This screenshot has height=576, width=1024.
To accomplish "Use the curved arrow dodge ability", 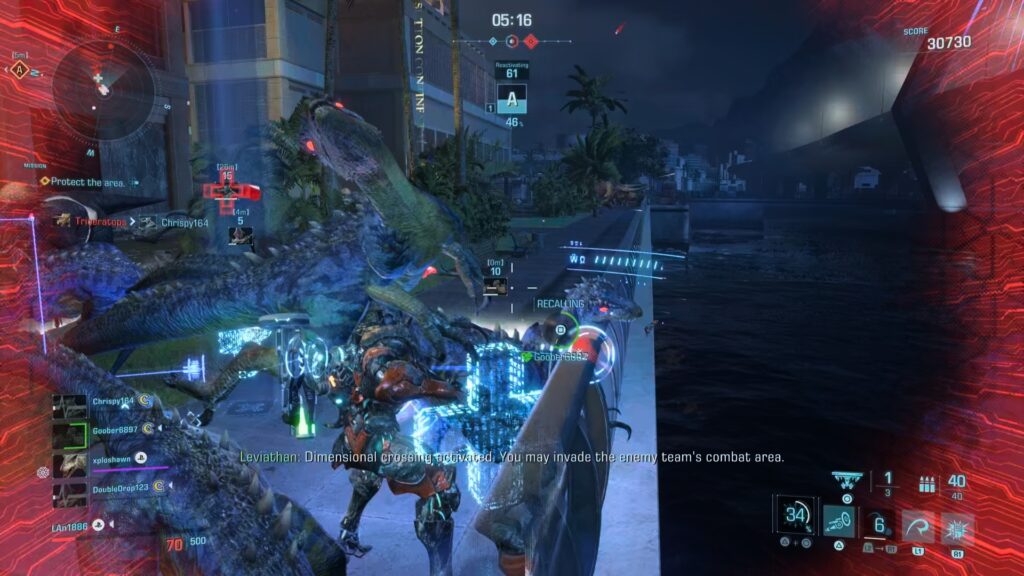I will (x=917, y=525).
